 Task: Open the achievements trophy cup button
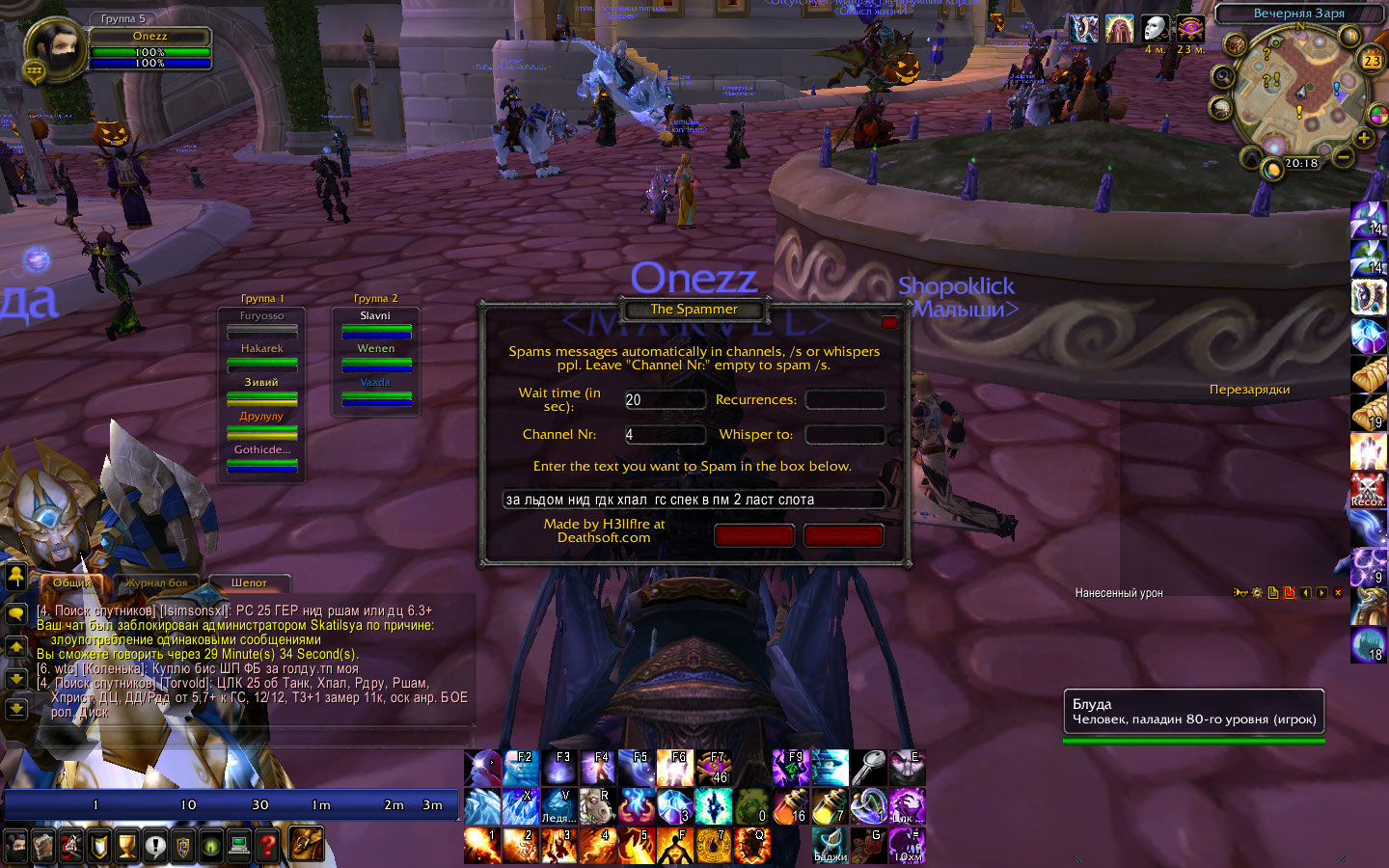tap(127, 847)
